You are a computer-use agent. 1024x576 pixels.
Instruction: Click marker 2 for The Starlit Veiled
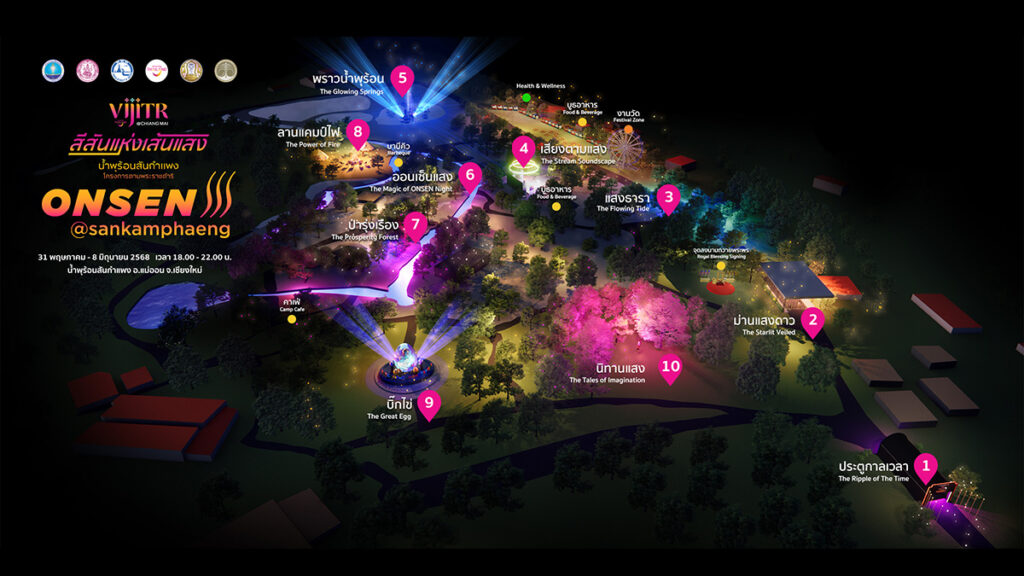coord(814,320)
